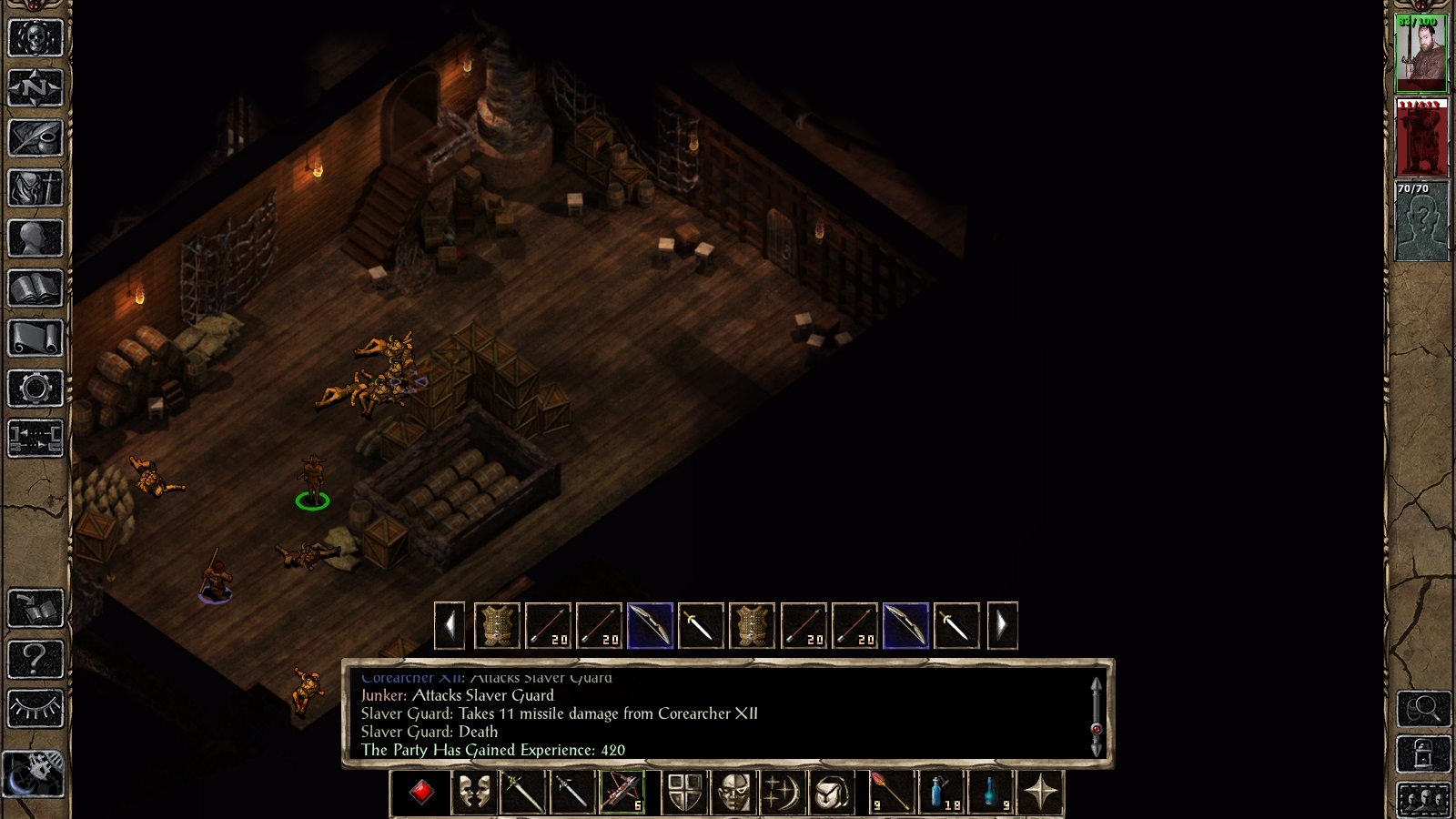Open the priest scroll button
The image size is (1456, 819).
click(x=35, y=339)
